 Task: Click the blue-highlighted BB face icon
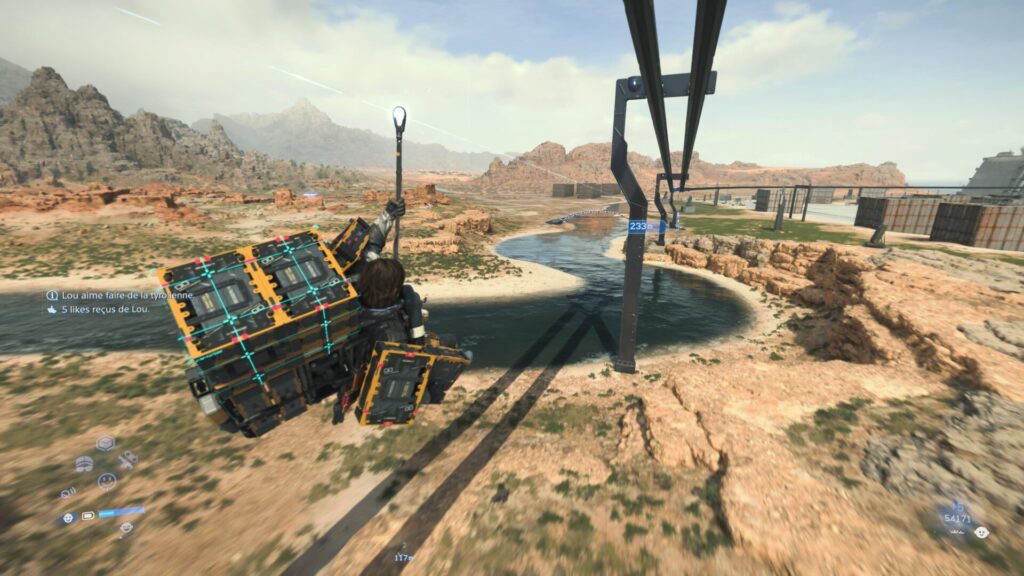[68, 517]
